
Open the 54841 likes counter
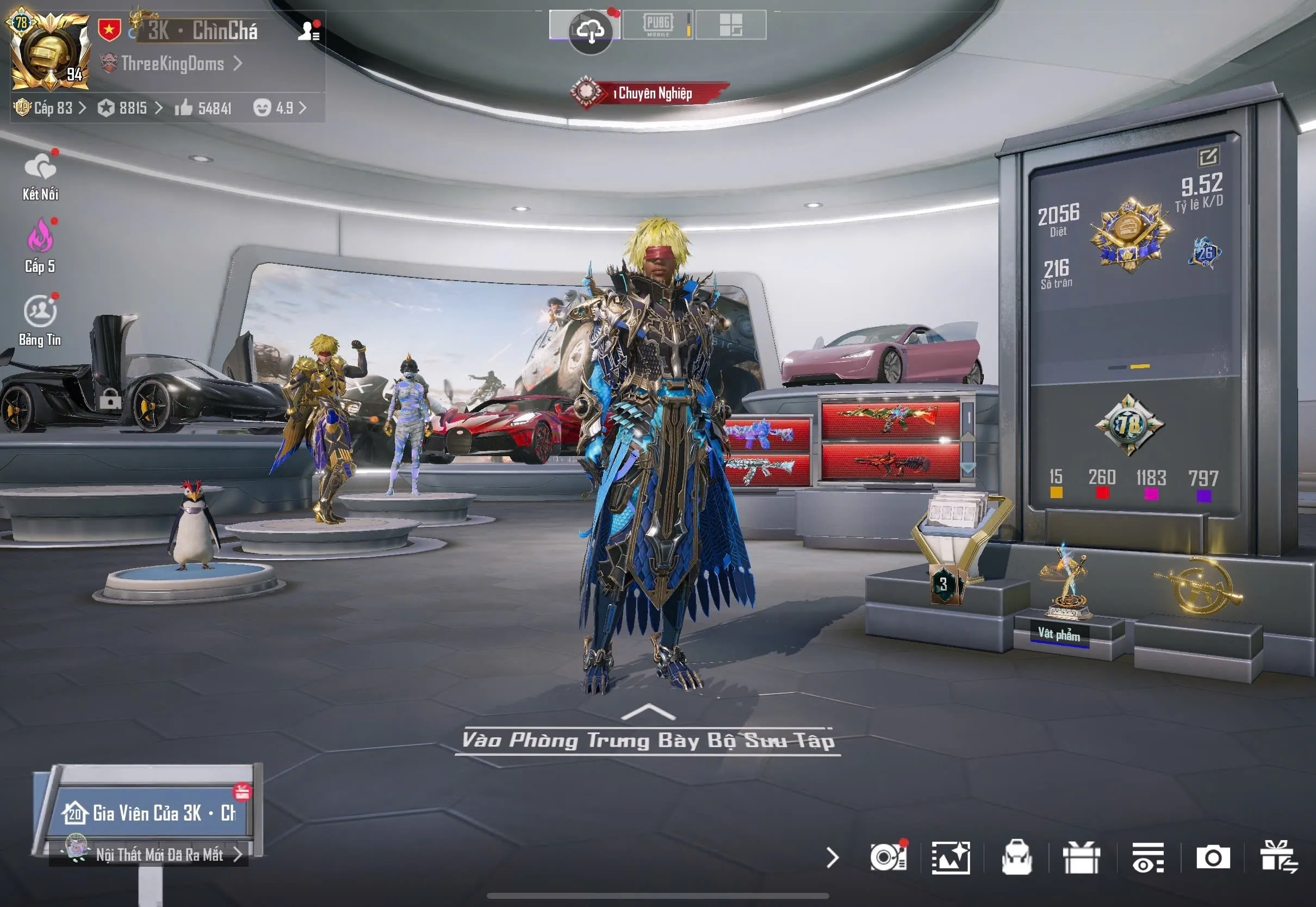[203, 108]
